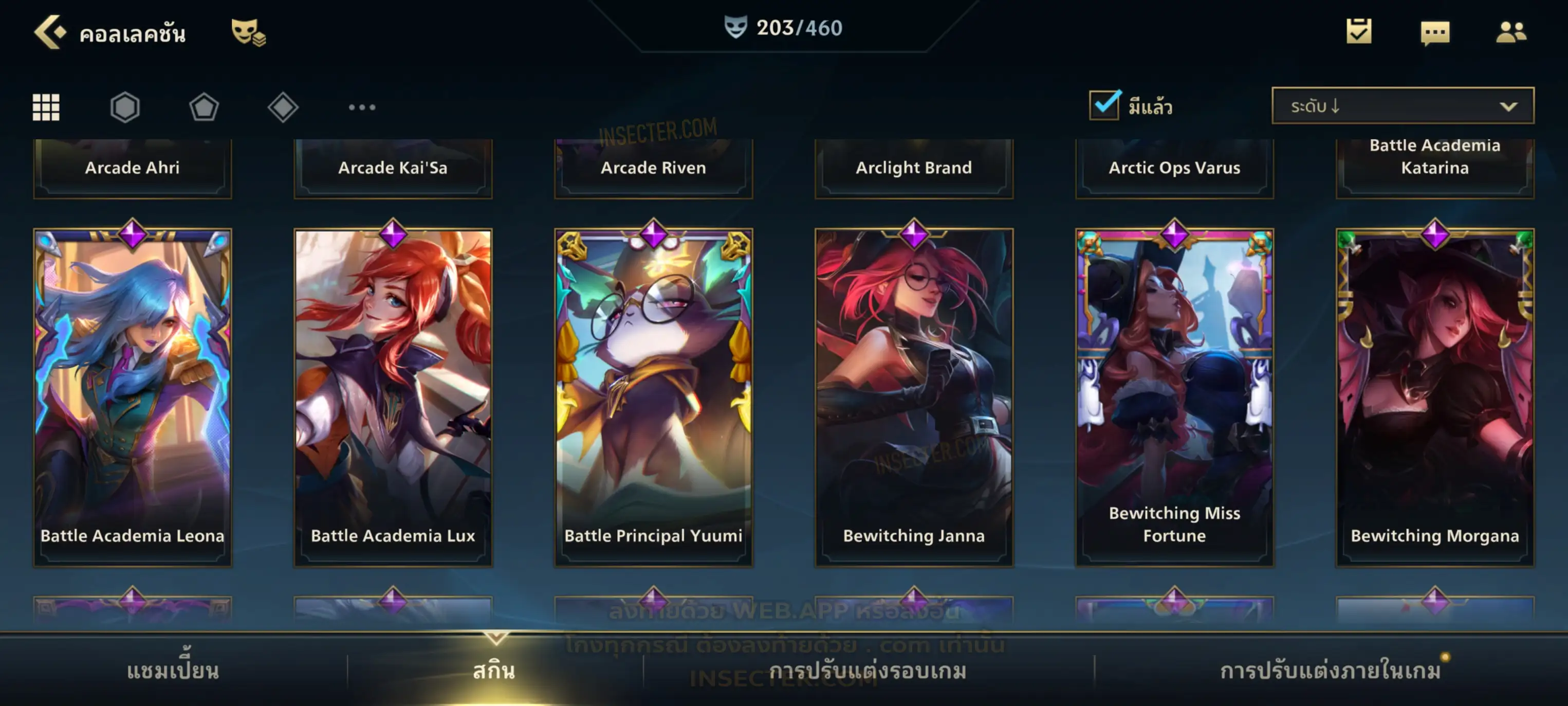The image size is (1568, 706).
Task: View the Bewitching Janna skin card
Action: click(914, 397)
